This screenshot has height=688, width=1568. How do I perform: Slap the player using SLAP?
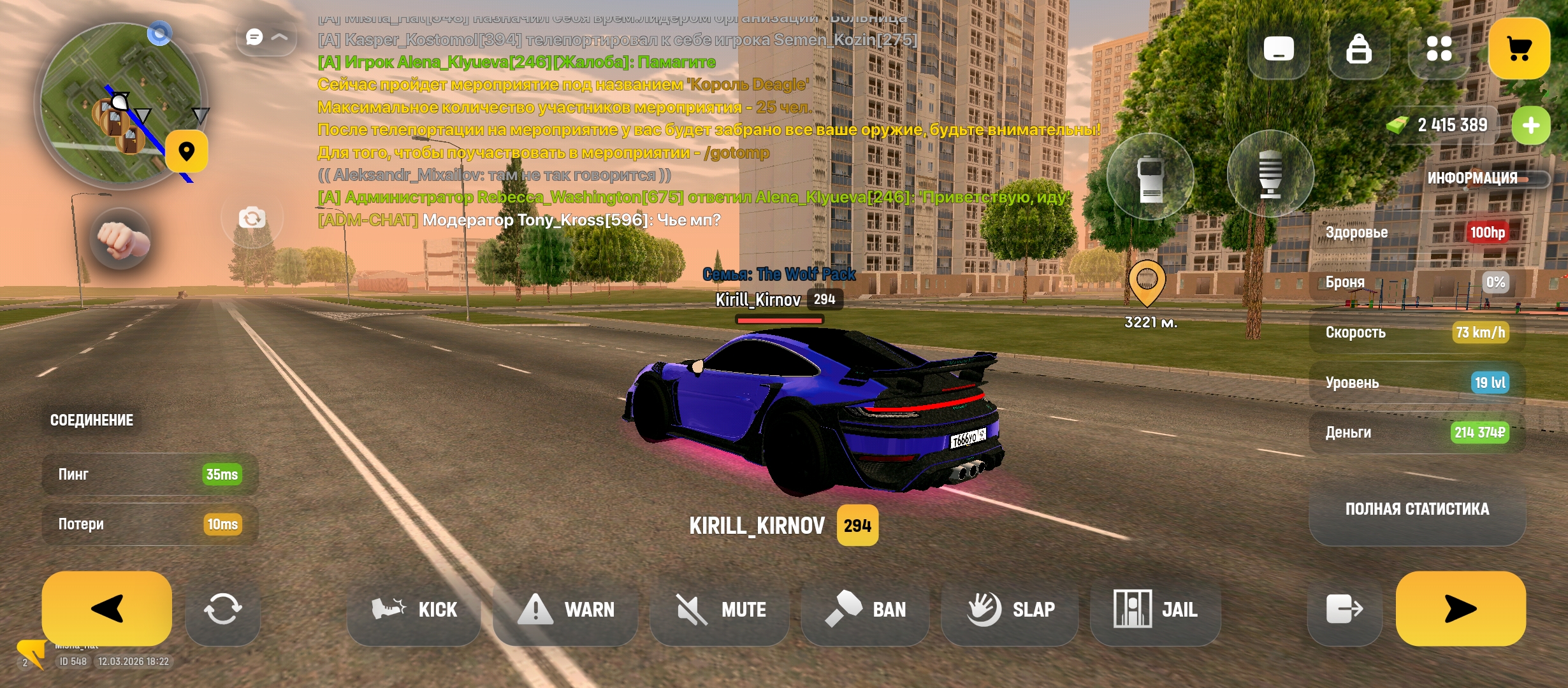1010,610
